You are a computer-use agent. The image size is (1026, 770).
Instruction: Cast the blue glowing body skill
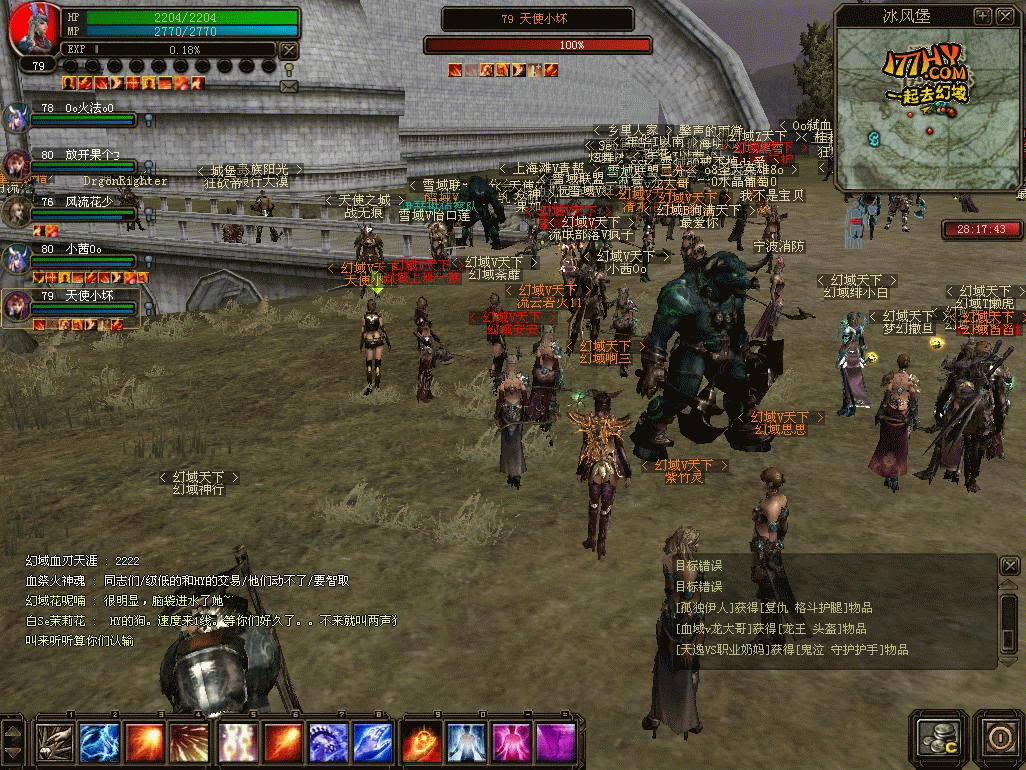[x=465, y=742]
